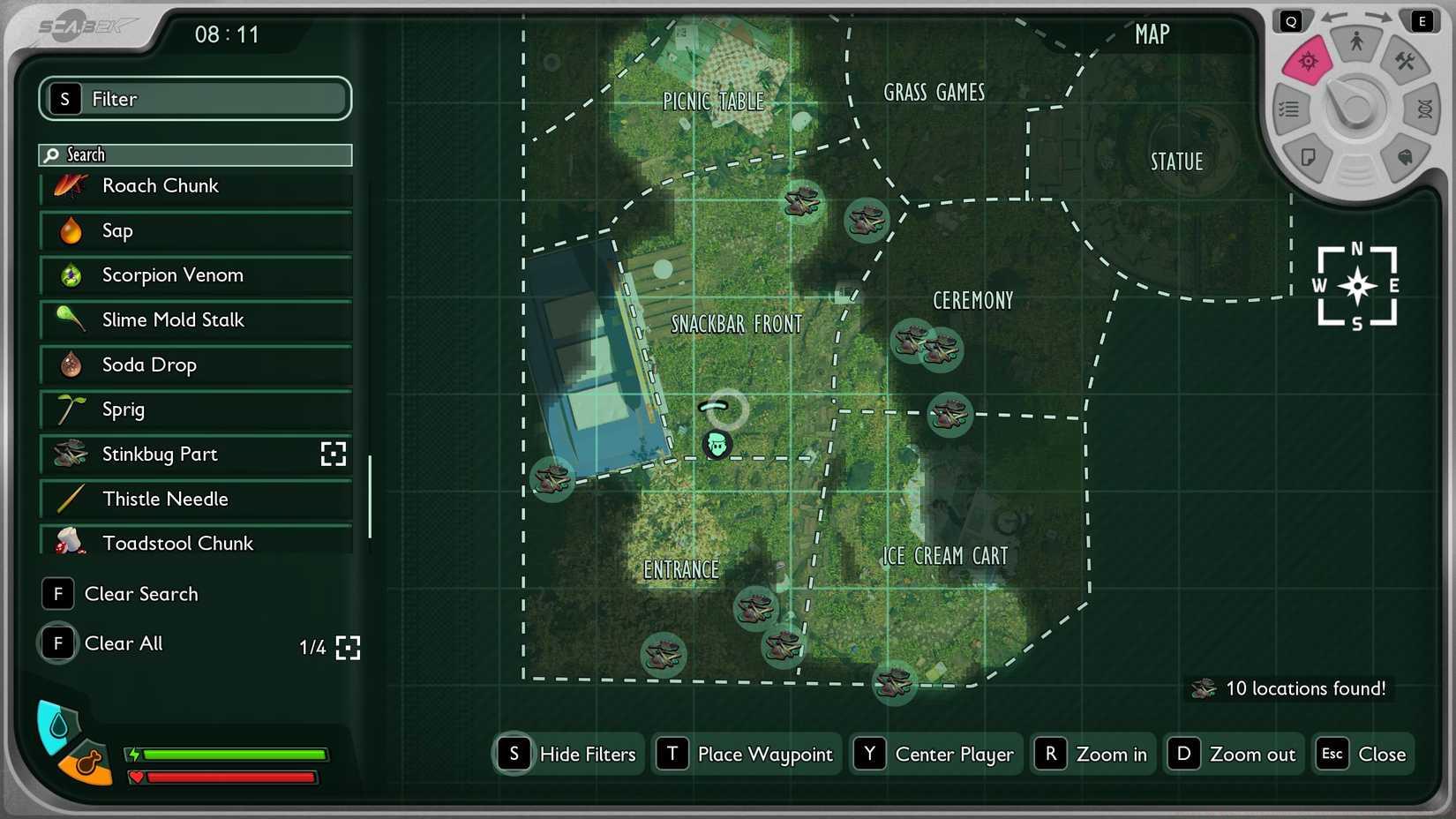The width and height of the screenshot is (1456, 819).
Task: Click the left arrow to switch radial tabs
Action: click(x=1335, y=18)
